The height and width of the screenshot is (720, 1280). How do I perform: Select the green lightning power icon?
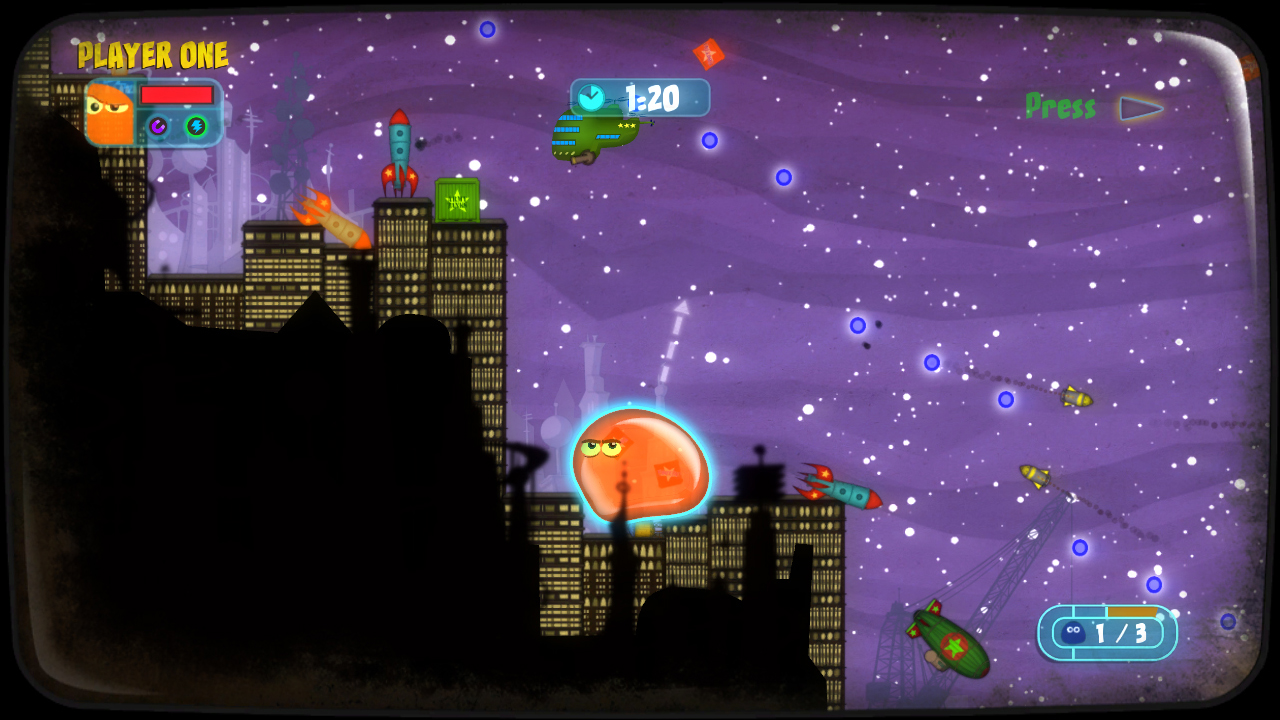196,126
